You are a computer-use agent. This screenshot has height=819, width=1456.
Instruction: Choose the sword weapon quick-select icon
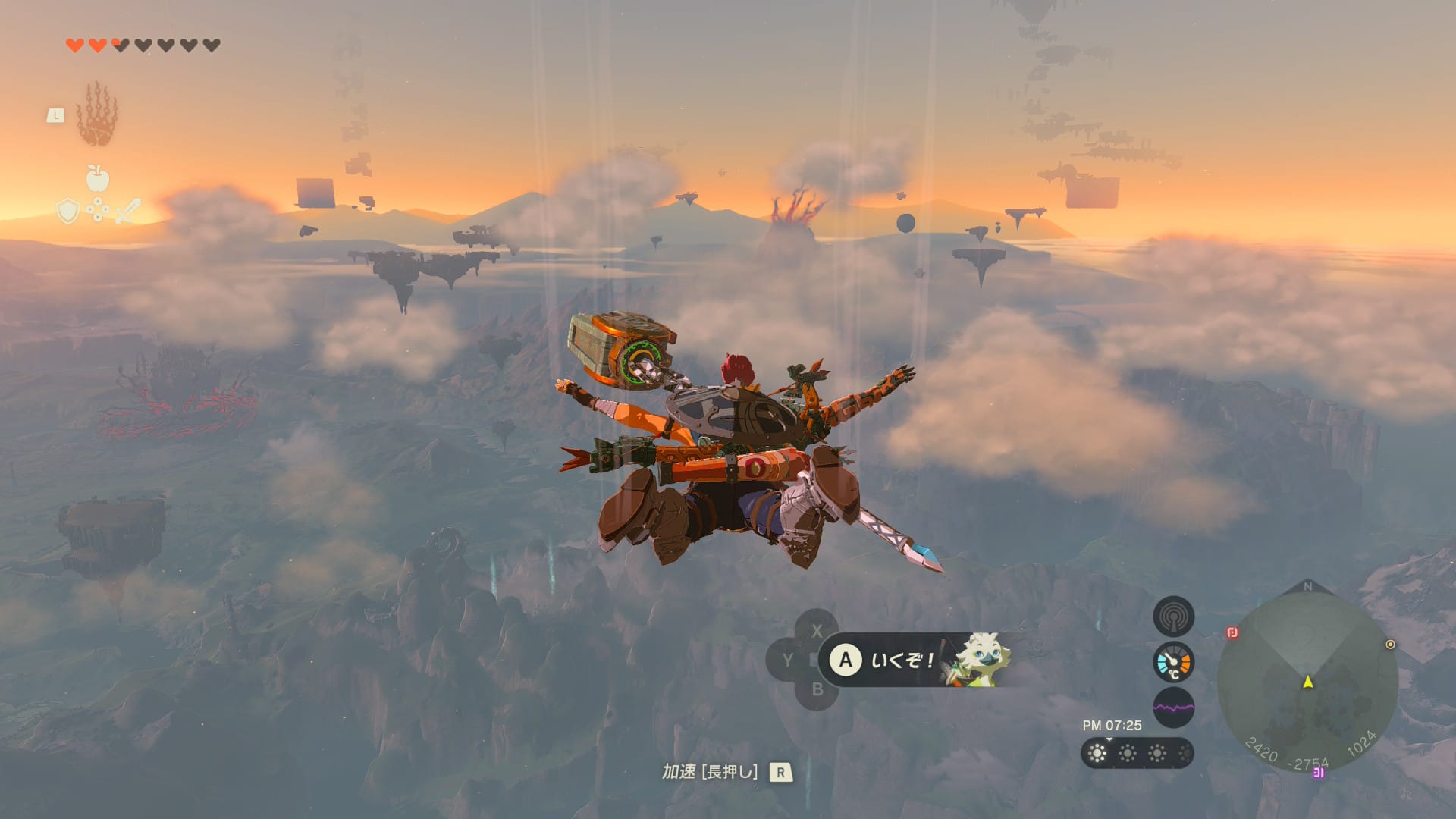[x=128, y=211]
